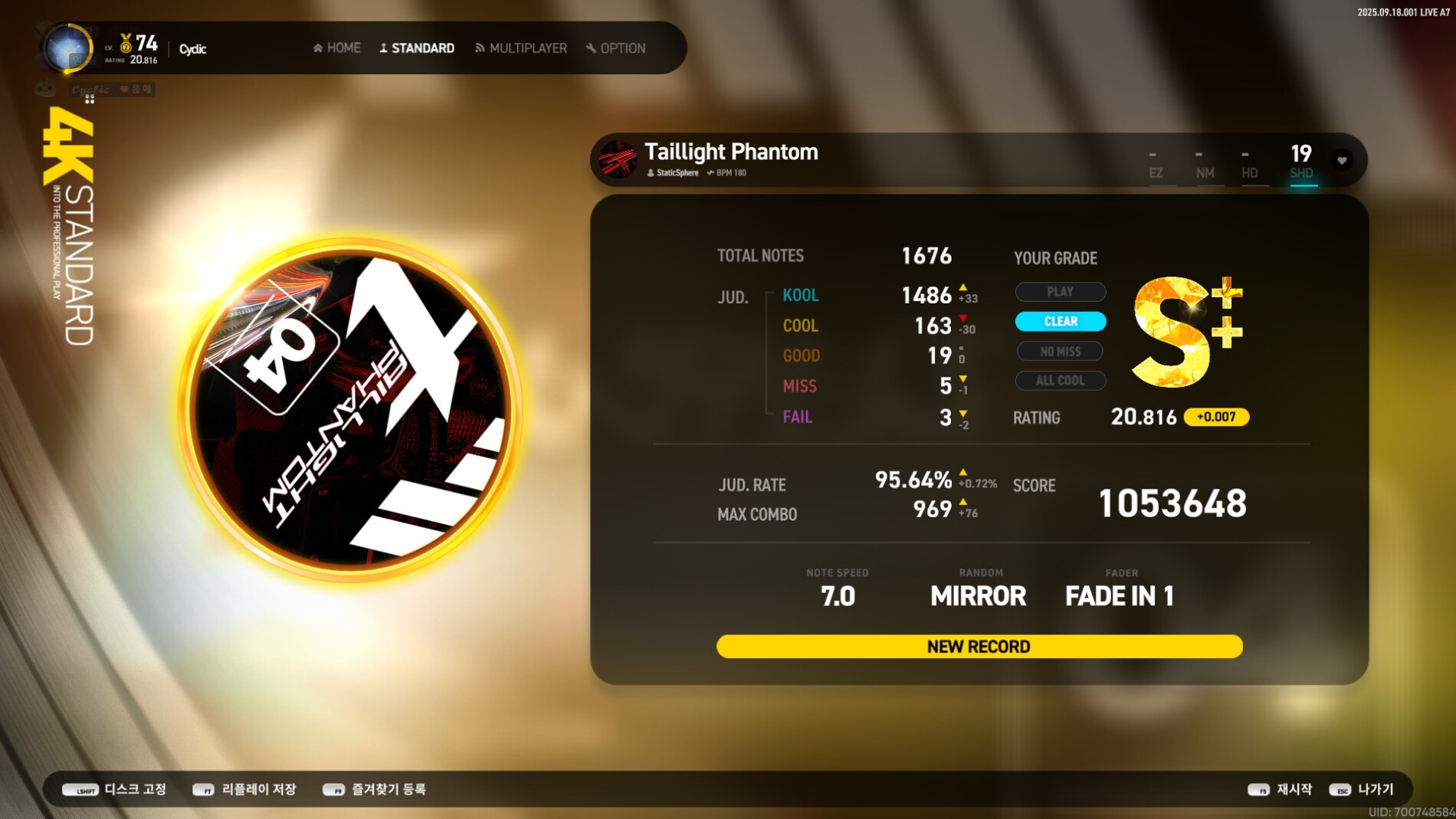
Task: Exit results with 나가기
Action: [x=1362, y=789]
